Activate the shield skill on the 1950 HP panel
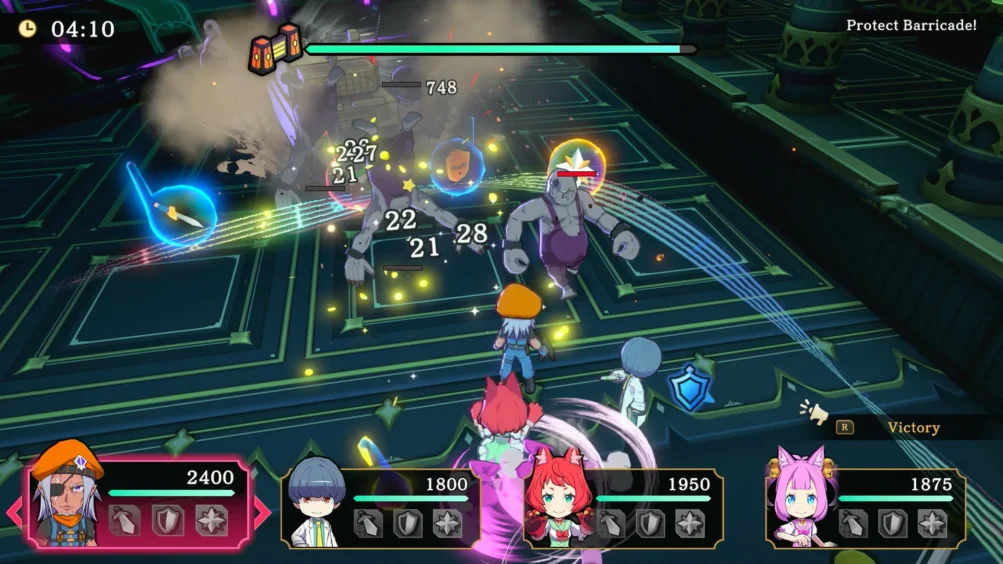Viewport: 1003px width, 564px height. (650, 523)
